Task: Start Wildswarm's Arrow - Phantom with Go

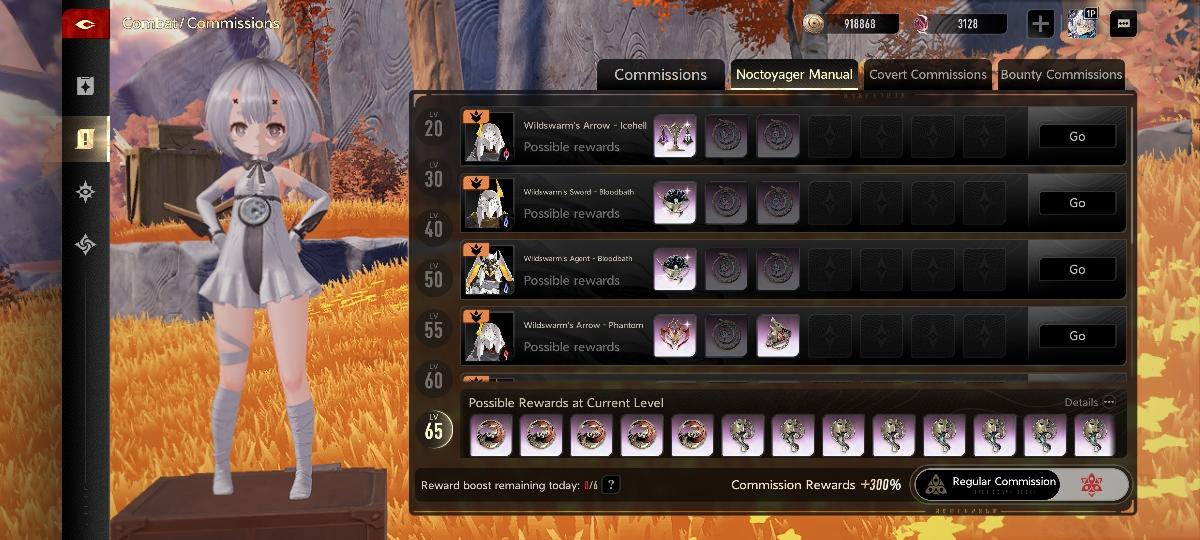Action: (x=1076, y=336)
